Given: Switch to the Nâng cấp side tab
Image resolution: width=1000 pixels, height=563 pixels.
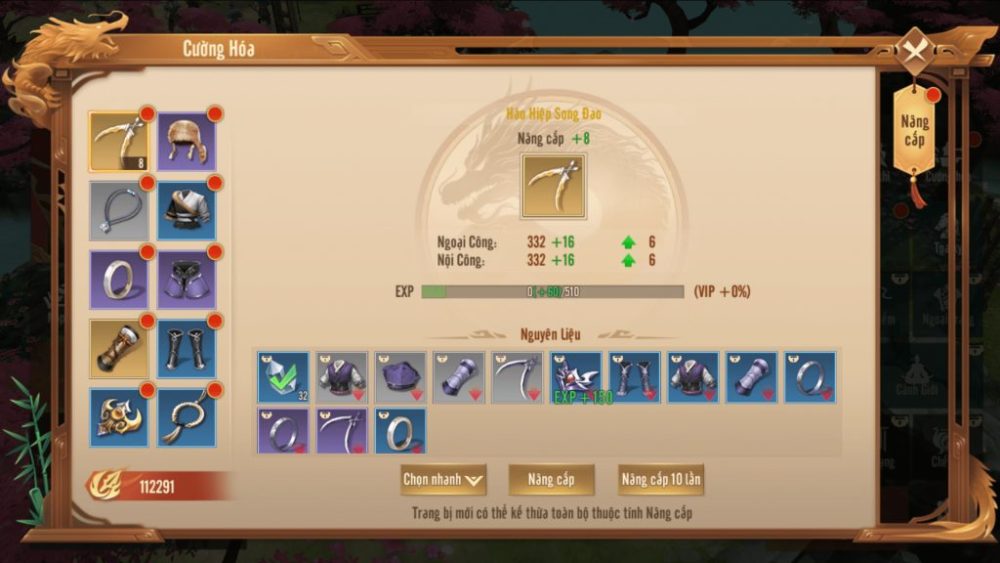Looking at the screenshot, I should [914, 130].
